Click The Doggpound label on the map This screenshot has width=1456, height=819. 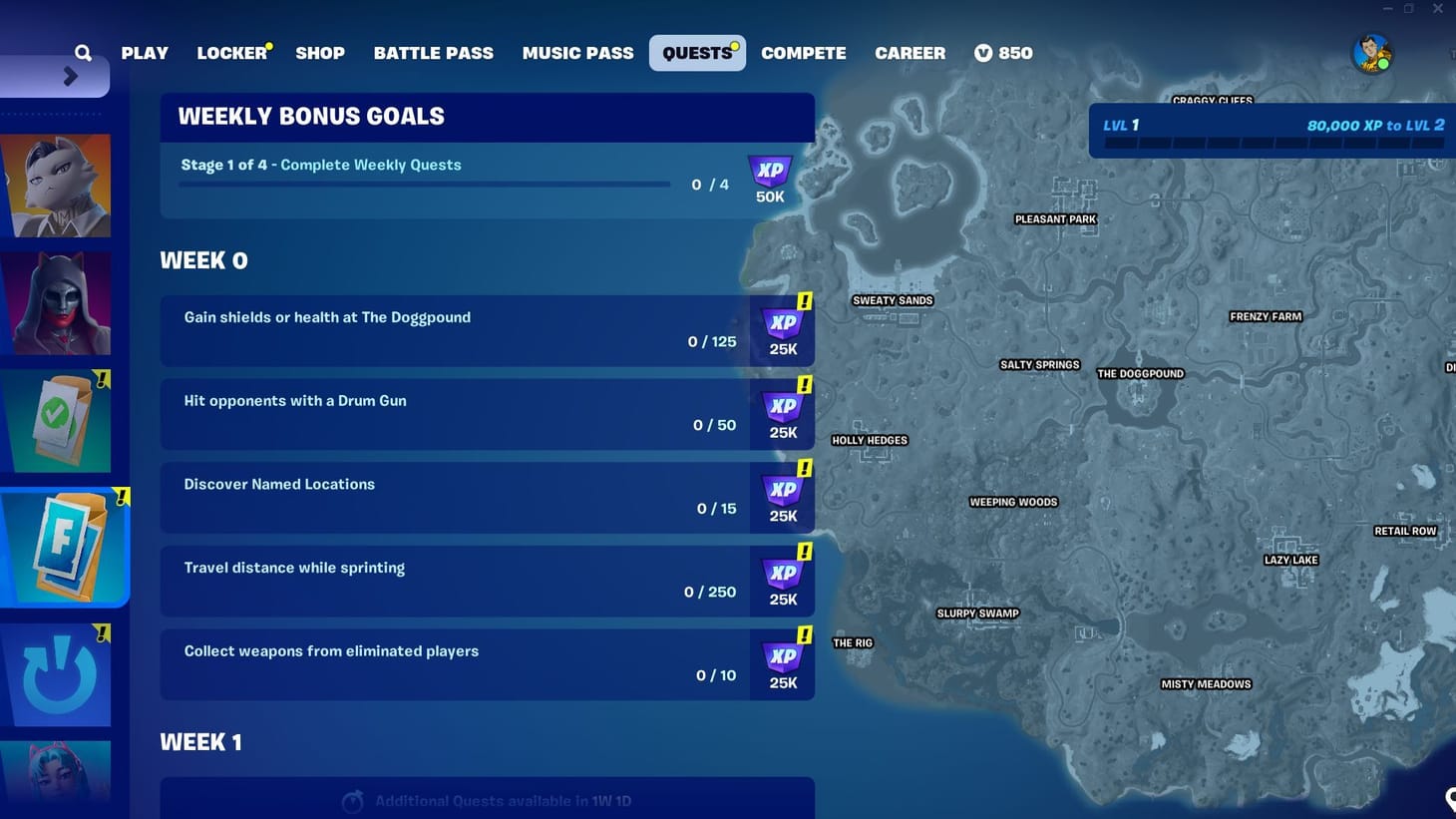[x=1140, y=373]
